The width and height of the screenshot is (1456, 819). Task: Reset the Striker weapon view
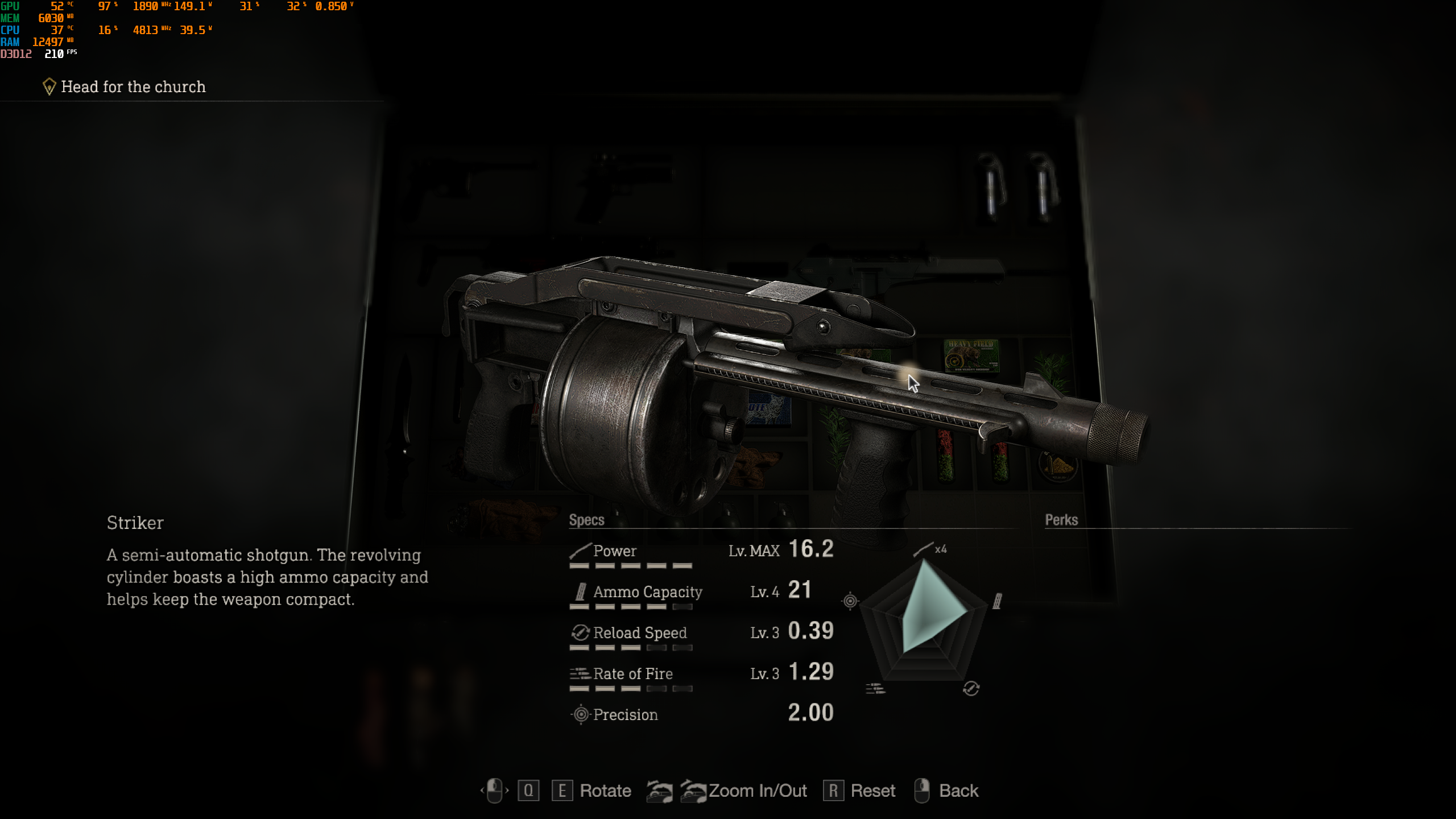[872, 791]
